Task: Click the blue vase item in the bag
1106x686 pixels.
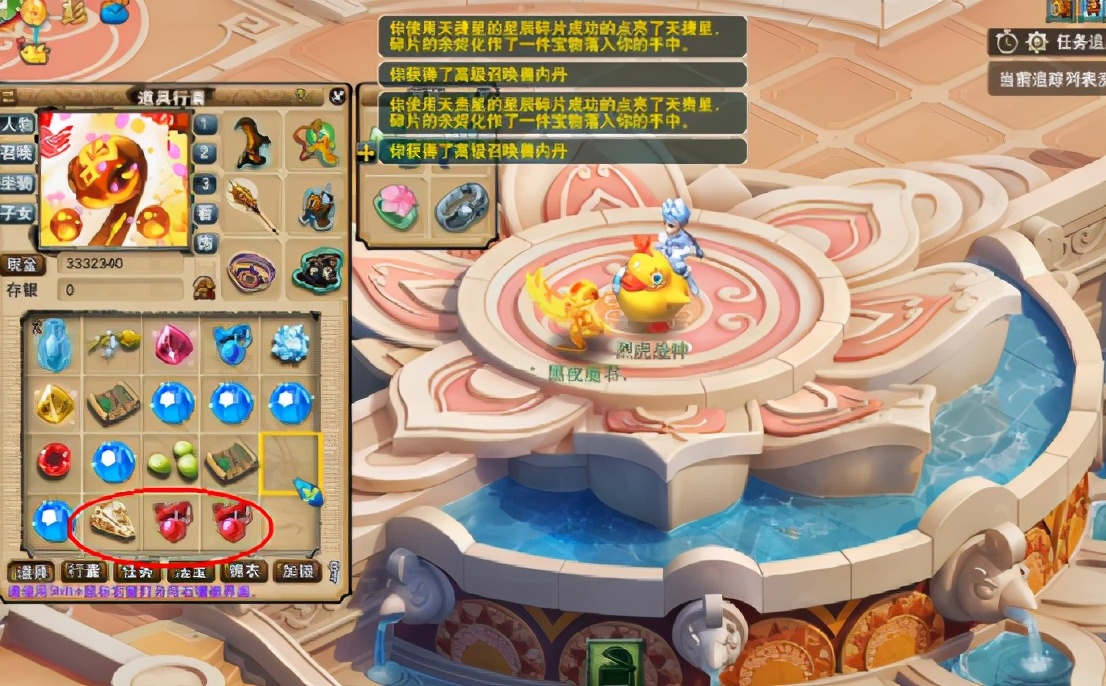Action: pyautogui.click(x=52, y=342)
